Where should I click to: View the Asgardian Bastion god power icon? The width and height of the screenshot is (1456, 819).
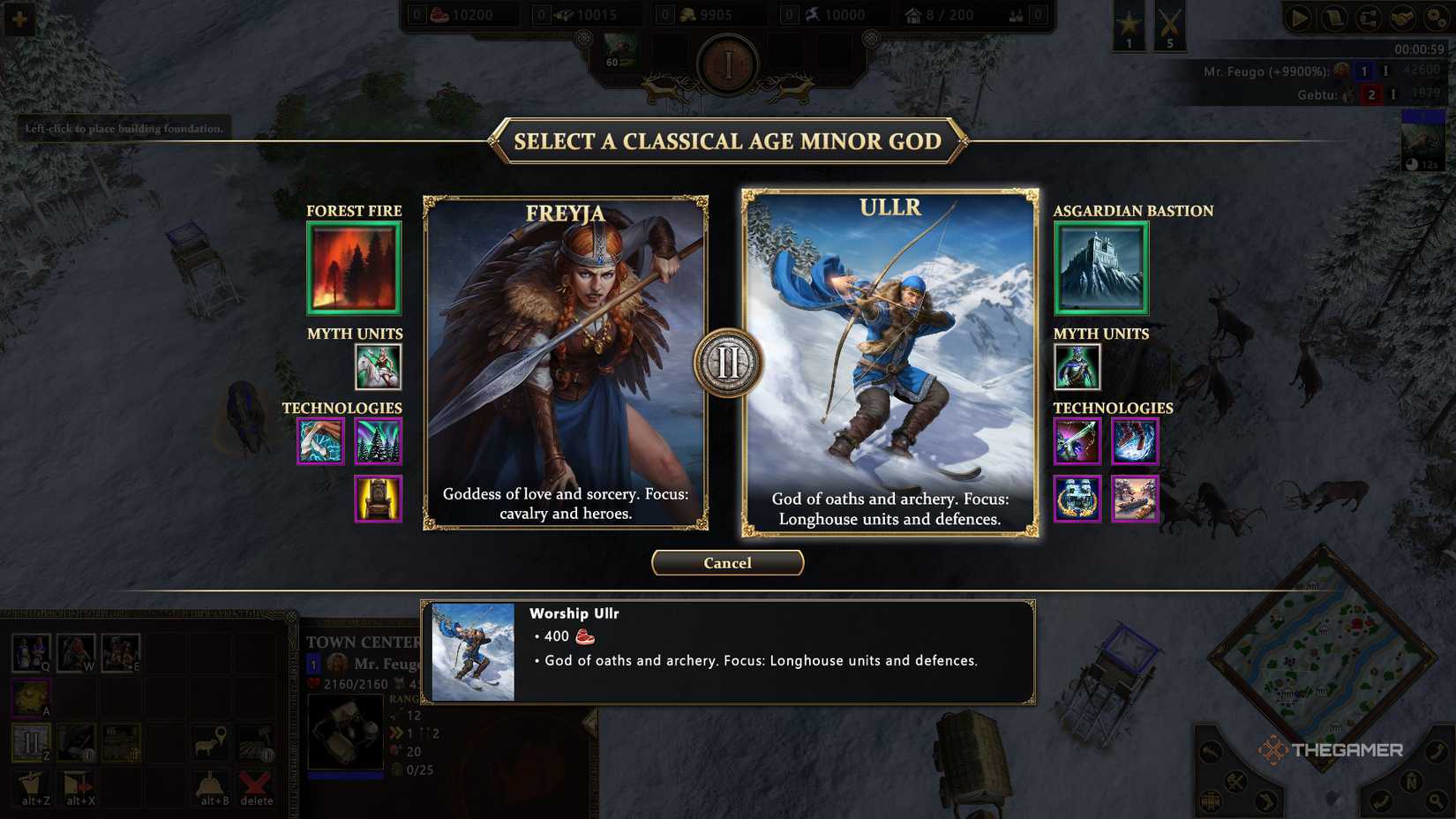coord(1100,267)
